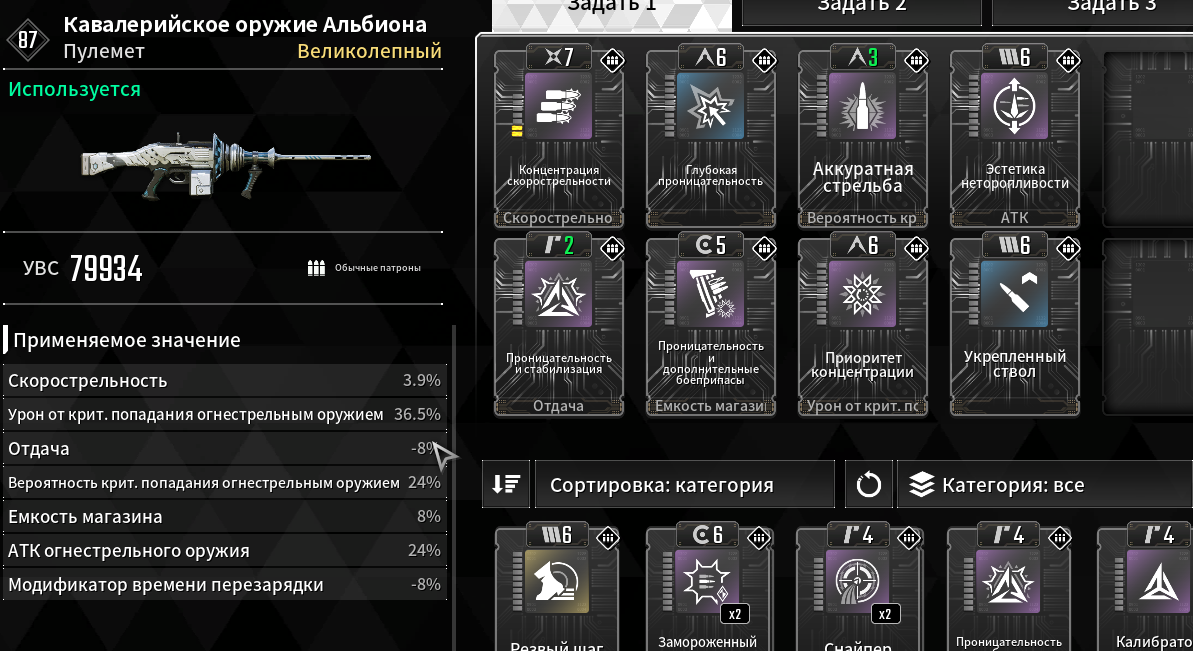This screenshot has height=651, width=1193.
Task: Select the Укрепленный ствол module card
Action: 1014,325
